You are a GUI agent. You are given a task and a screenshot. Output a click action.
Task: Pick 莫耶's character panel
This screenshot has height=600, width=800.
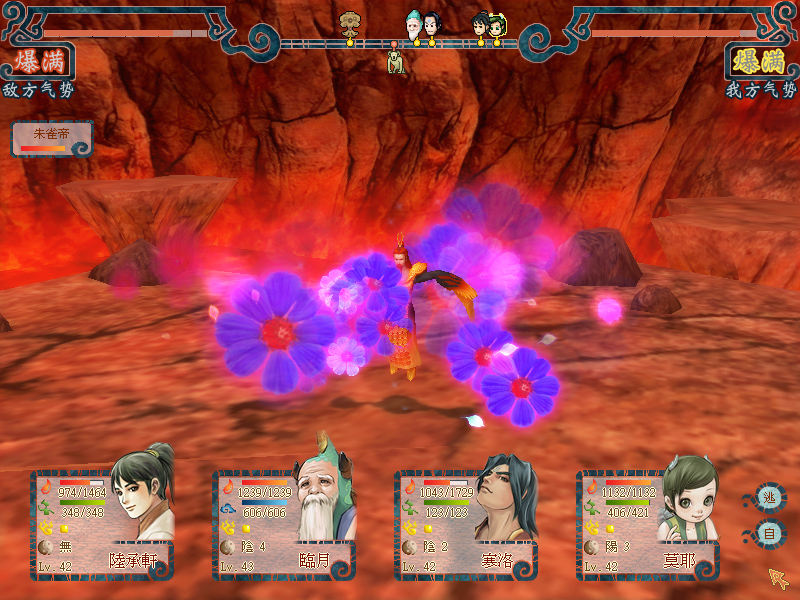click(x=648, y=525)
